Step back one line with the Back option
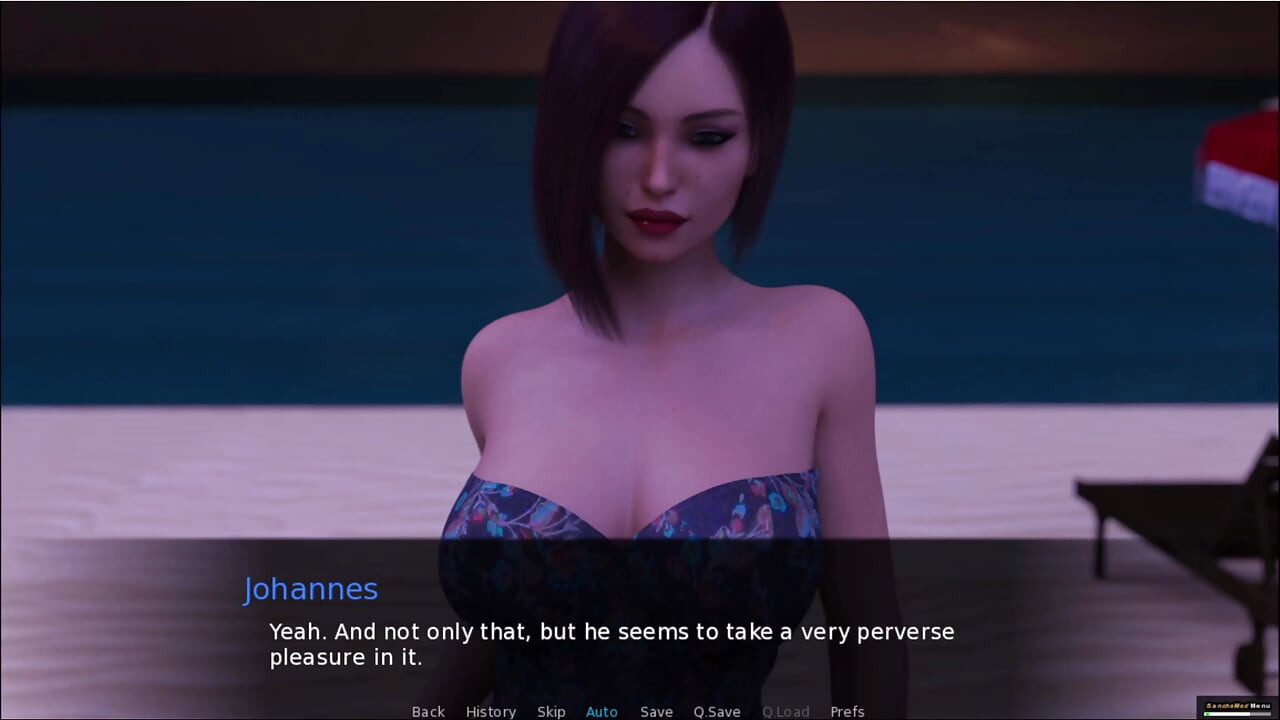This screenshot has height=720, width=1280. [428, 711]
